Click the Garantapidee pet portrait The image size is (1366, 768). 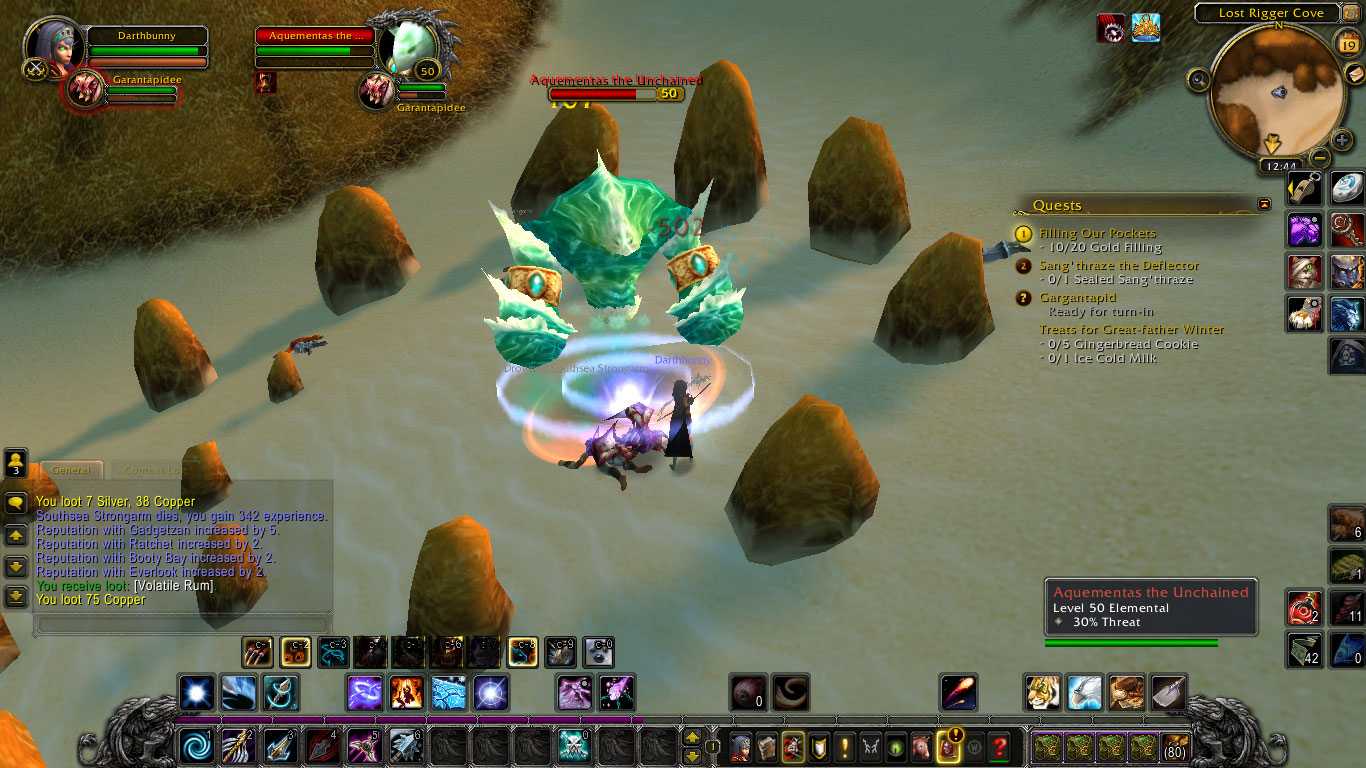point(85,89)
